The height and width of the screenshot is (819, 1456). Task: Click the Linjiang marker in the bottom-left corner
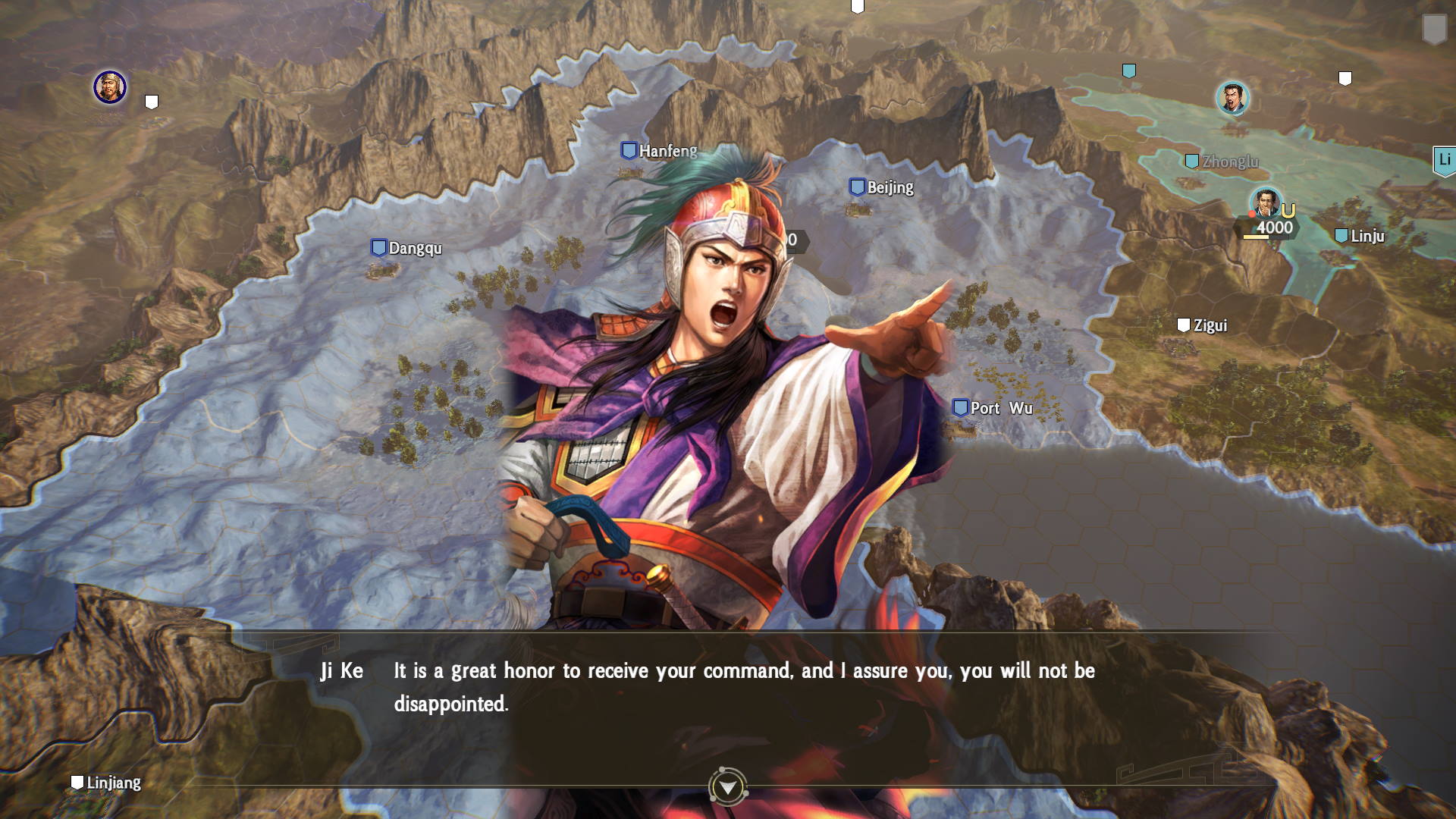click(x=79, y=782)
